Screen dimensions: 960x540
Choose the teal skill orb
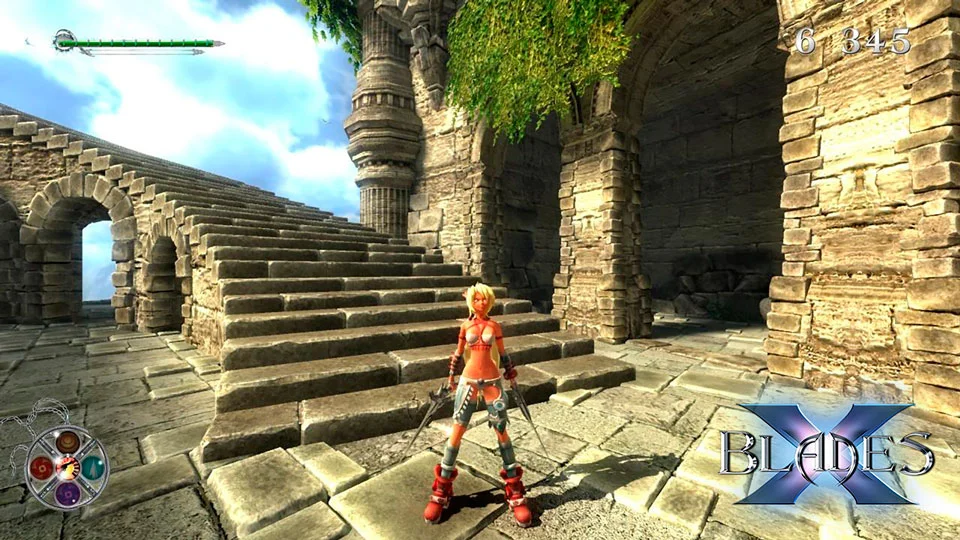tap(92, 466)
